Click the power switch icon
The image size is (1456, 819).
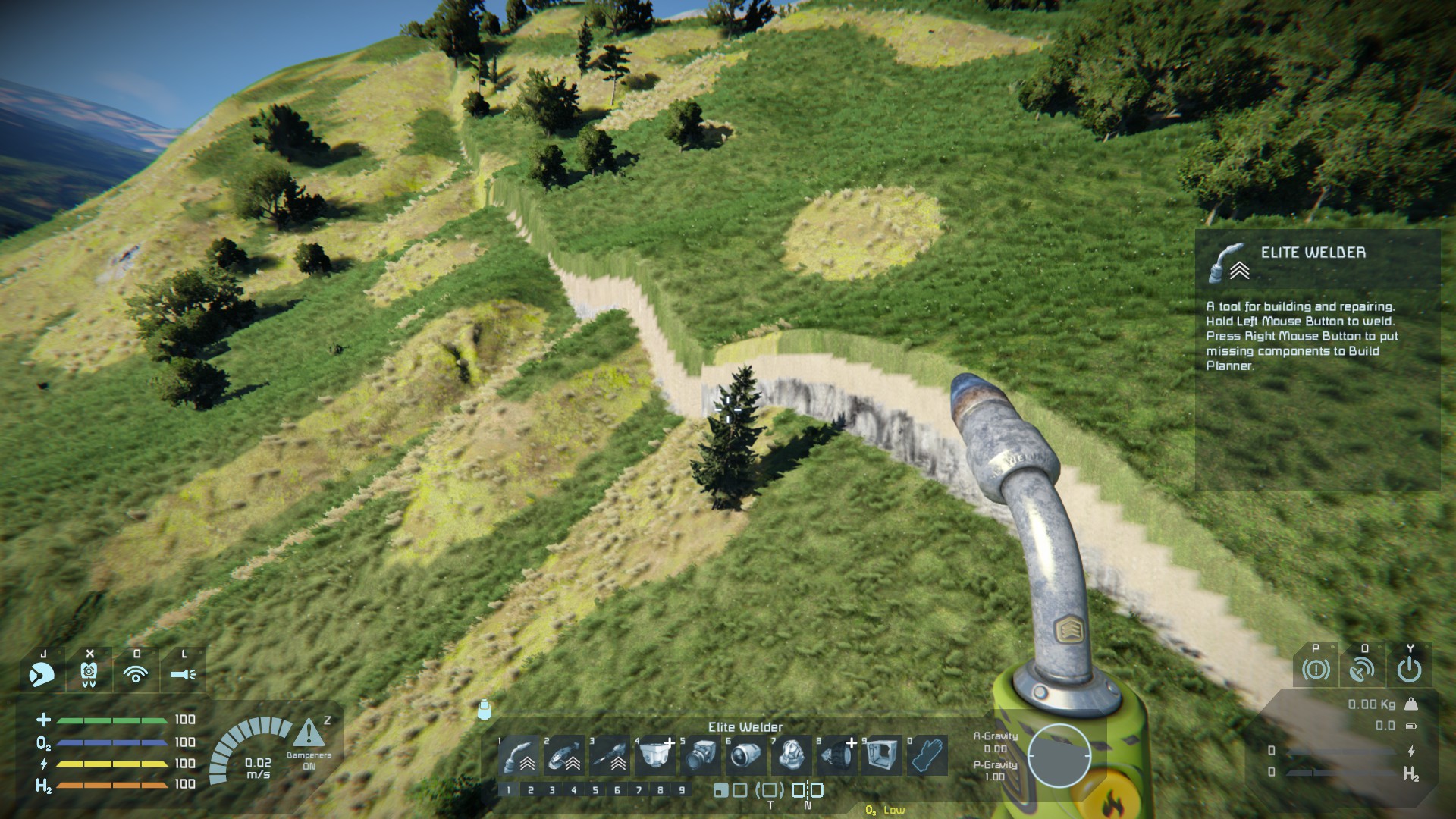1409,669
